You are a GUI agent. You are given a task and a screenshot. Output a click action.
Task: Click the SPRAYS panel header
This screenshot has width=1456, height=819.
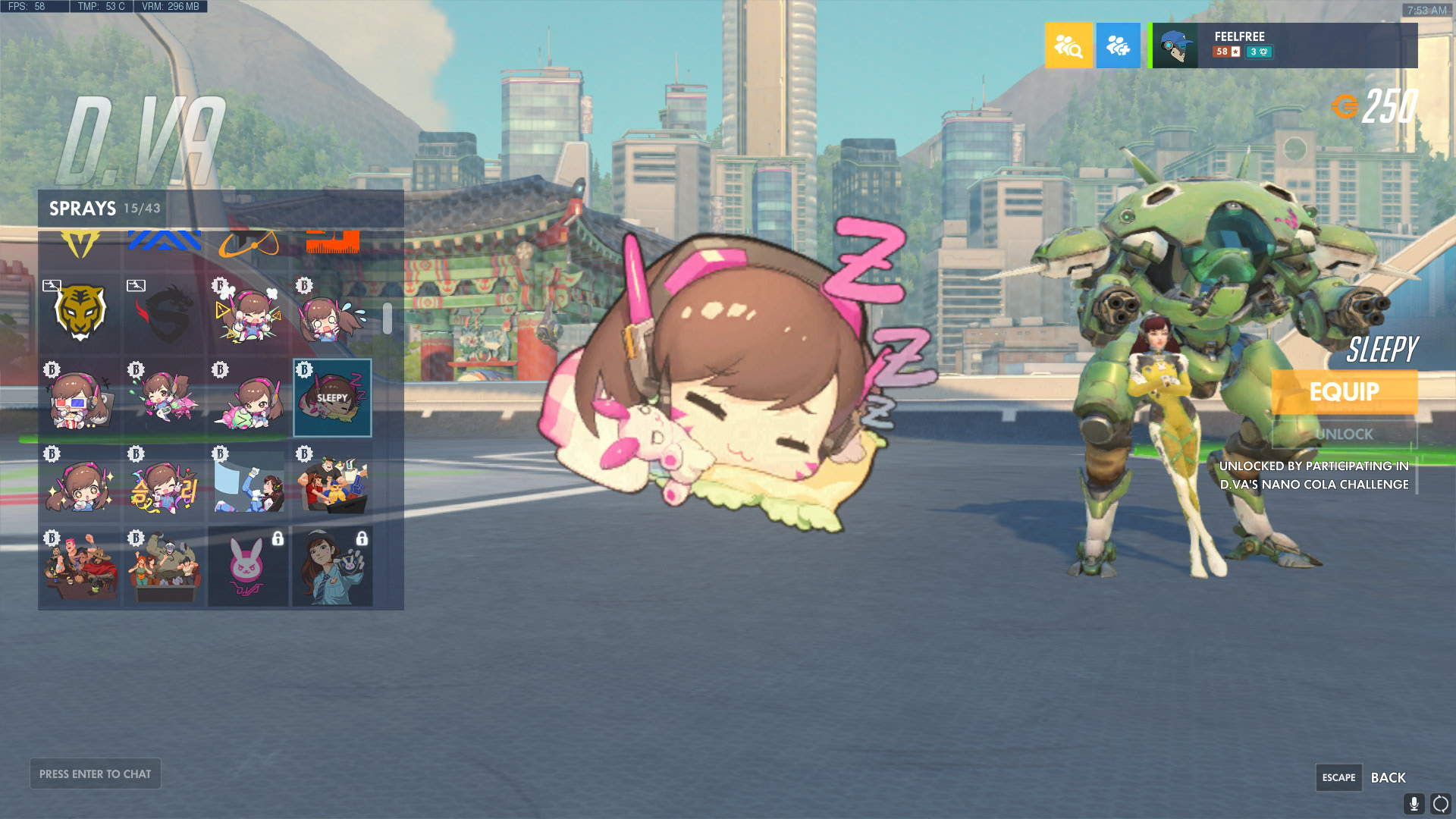click(x=83, y=209)
